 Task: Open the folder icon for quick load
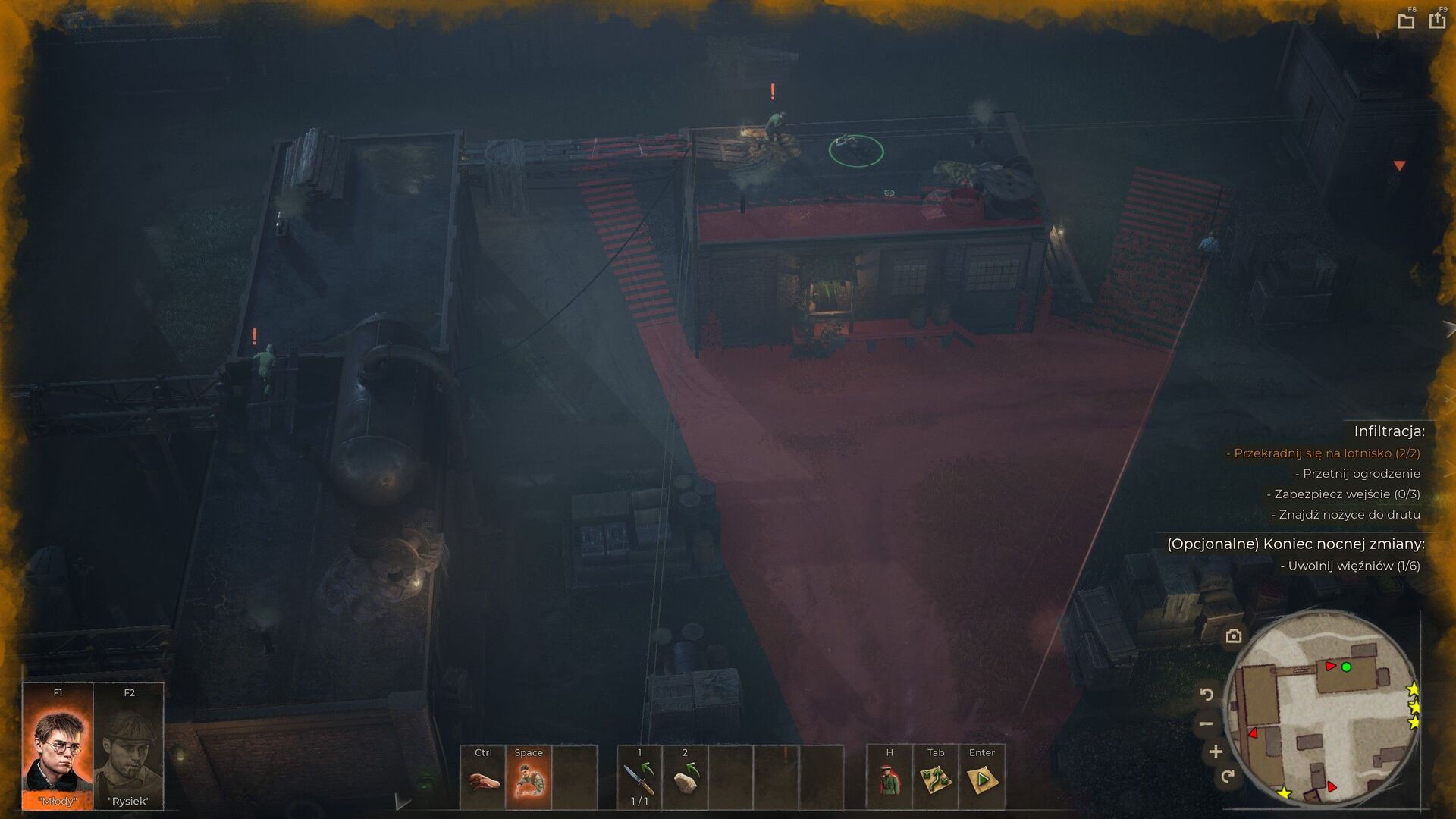1406,21
